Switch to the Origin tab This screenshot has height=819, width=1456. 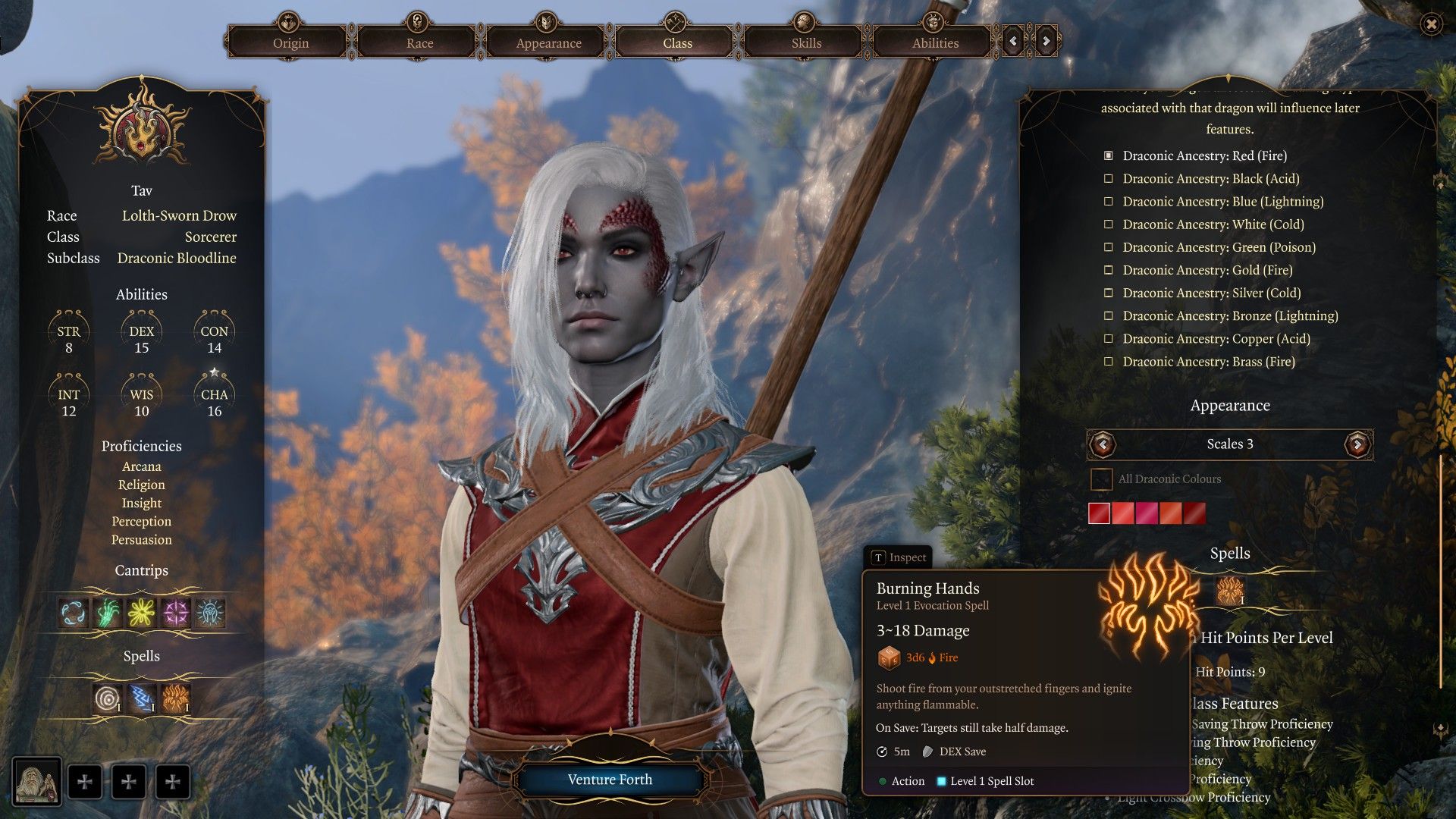click(290, 42)
